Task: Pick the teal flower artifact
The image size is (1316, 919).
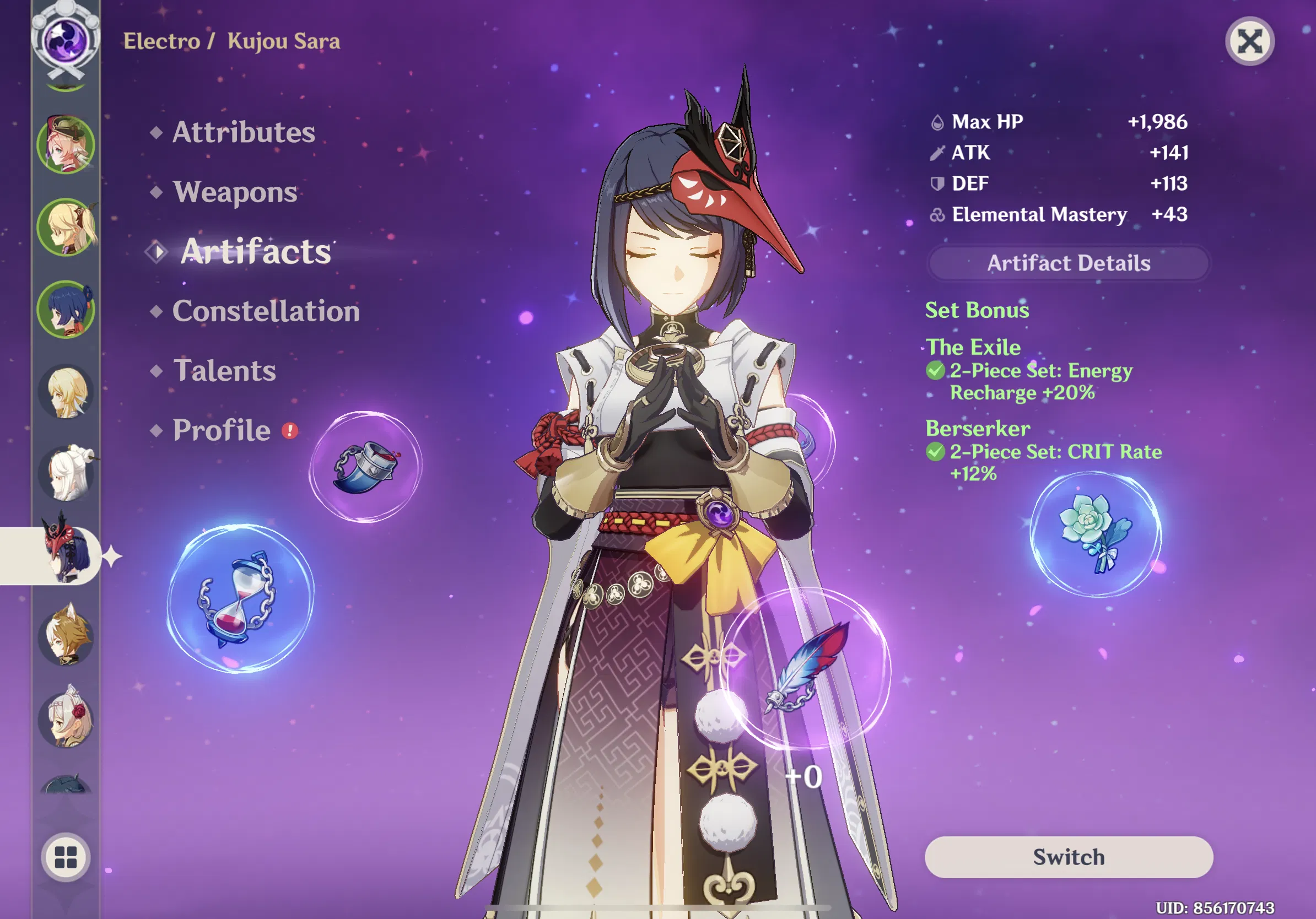Action: tap(1096, 533)
